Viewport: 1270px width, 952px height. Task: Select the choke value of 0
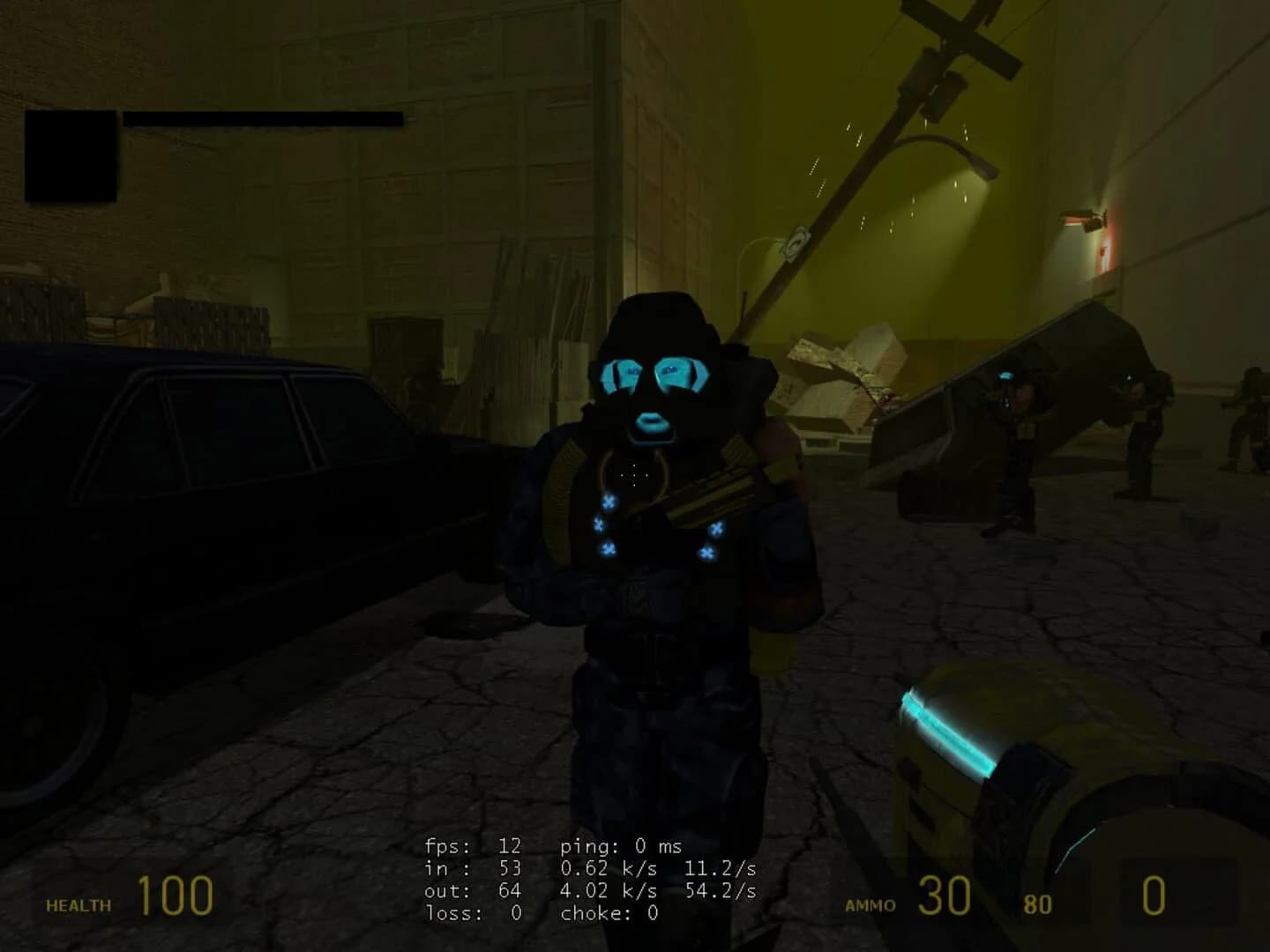(609, 913)
